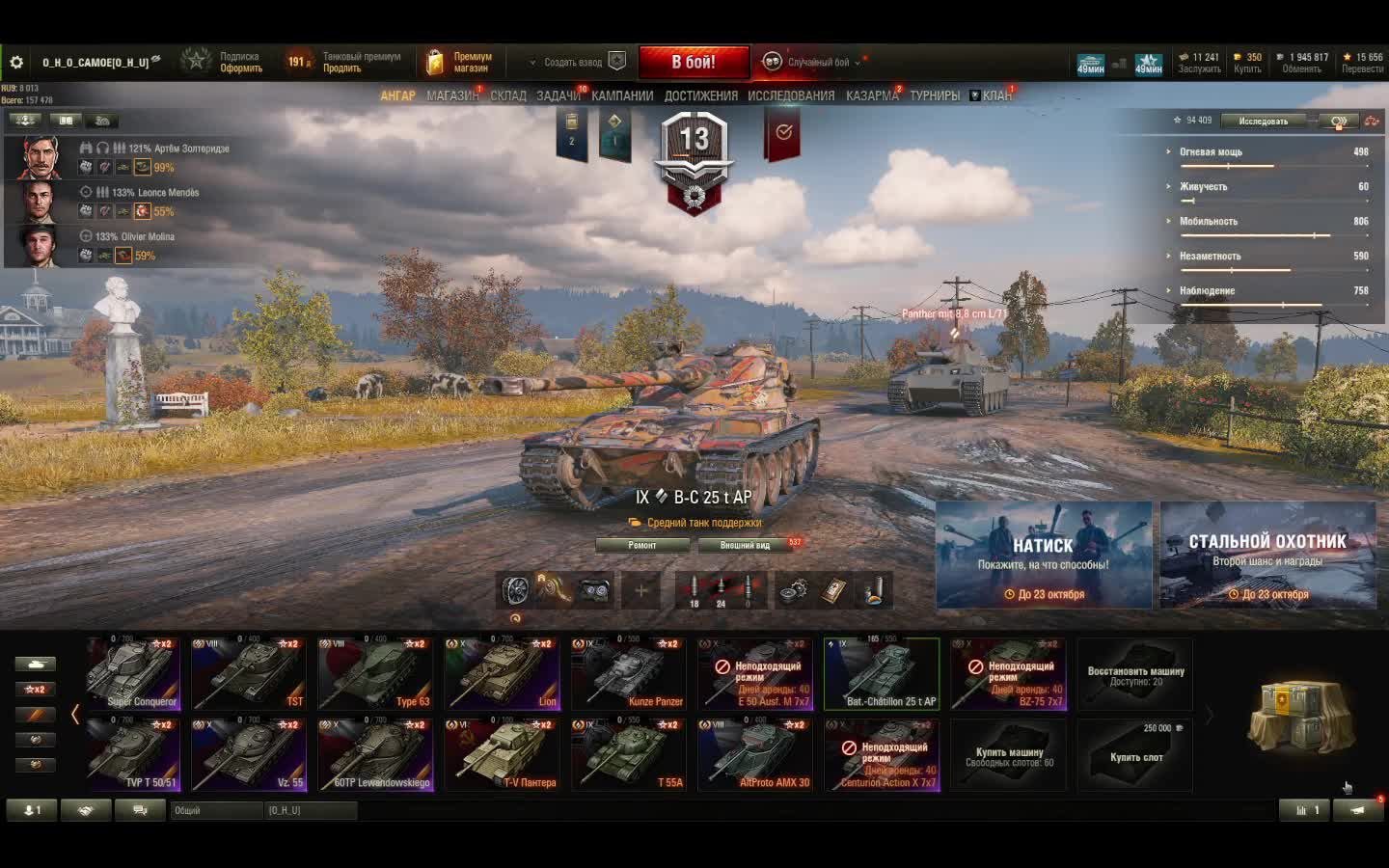This screenshot has width=1389, height=868.
Task: Go to the ЗАДАЧИ tab
Action: click(x=558, y=95)
